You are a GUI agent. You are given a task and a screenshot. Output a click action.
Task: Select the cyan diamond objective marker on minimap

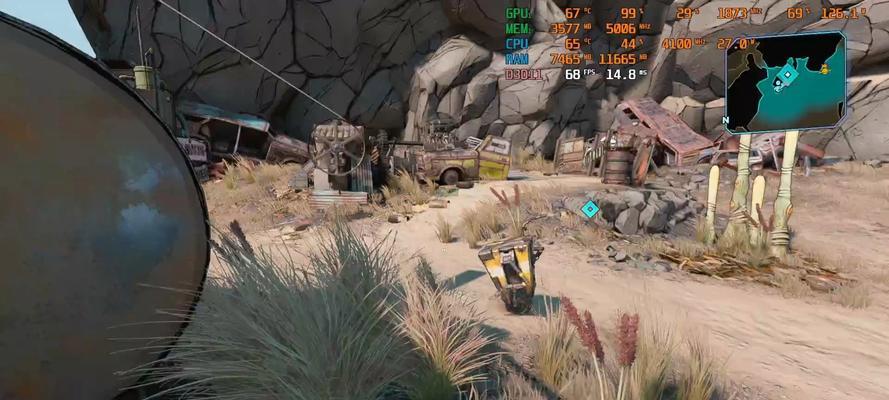click(787, 75)
